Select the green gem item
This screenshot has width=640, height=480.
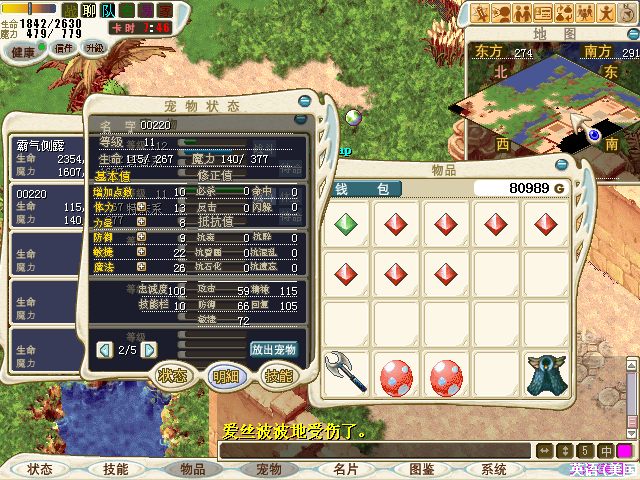[x=346, y=223]
